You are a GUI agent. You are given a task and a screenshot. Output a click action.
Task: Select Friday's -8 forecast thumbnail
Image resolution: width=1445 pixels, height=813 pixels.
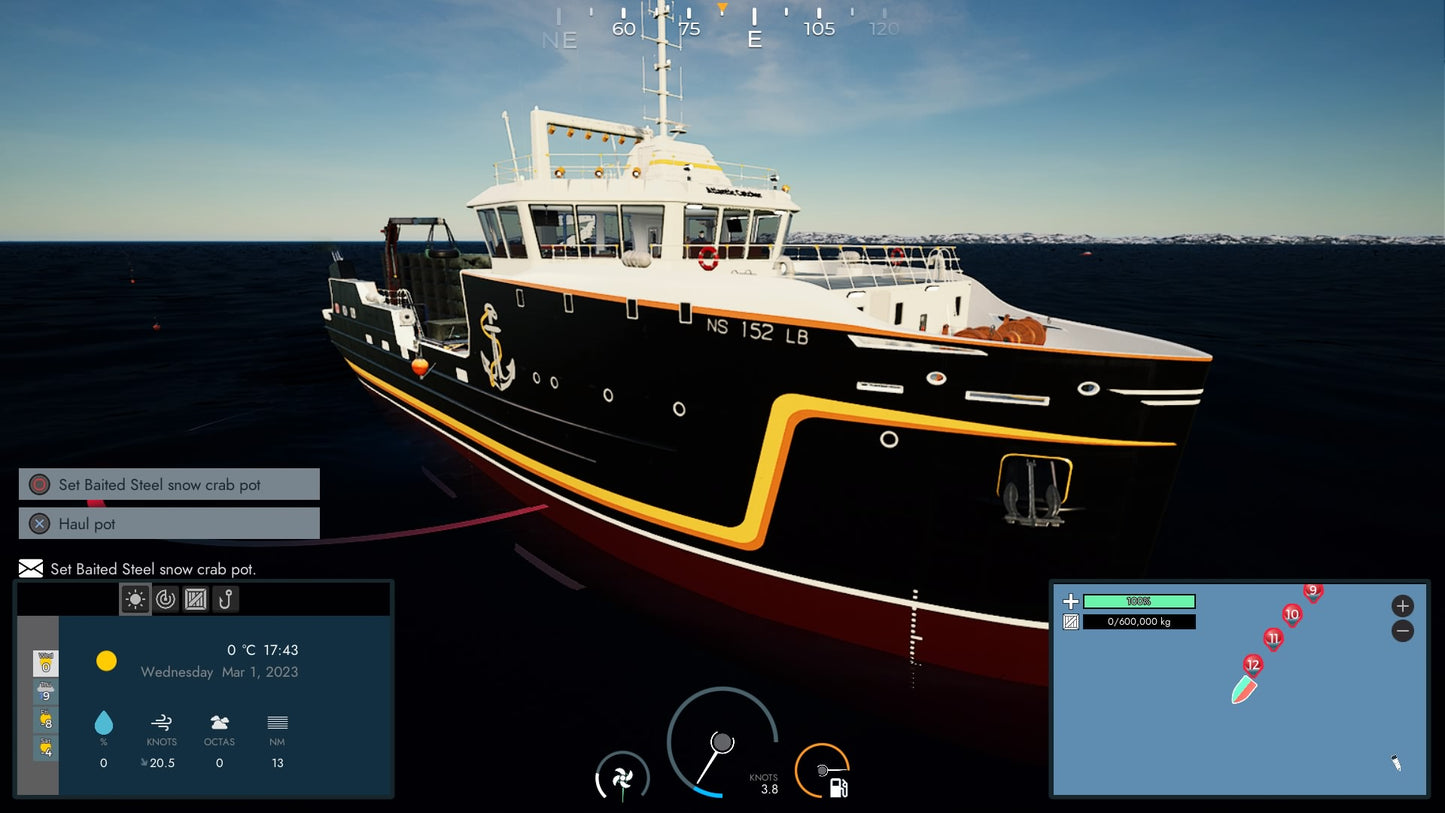tap(44, 719)
